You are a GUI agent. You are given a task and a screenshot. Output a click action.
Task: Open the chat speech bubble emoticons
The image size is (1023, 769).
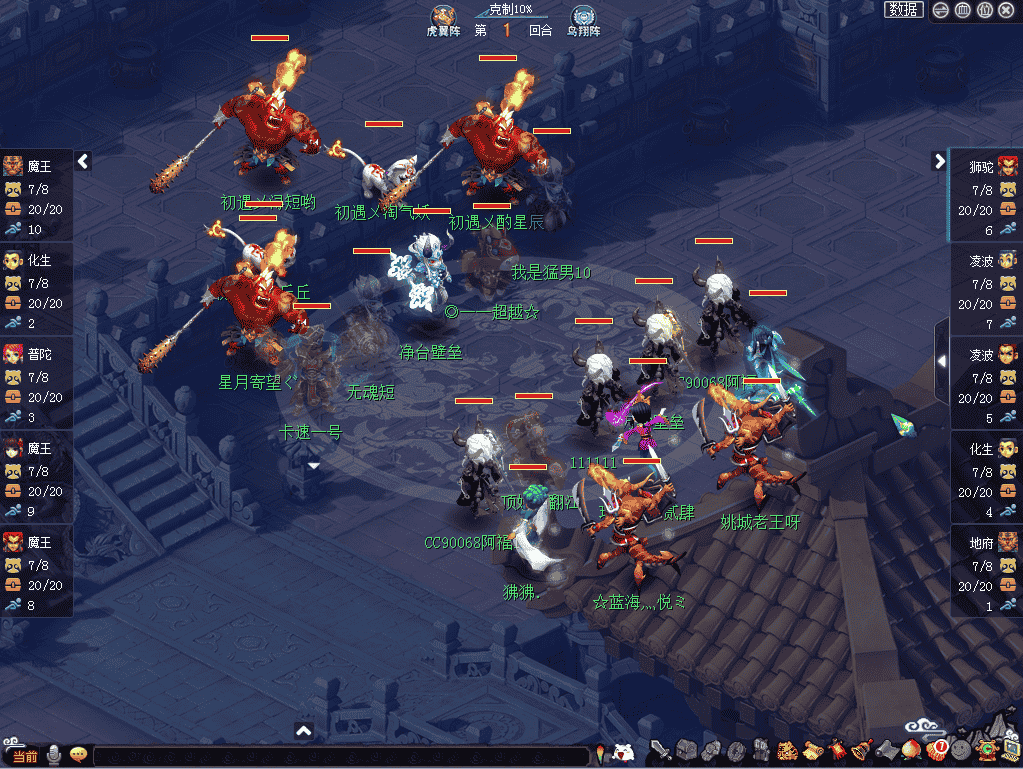(77, 755)
